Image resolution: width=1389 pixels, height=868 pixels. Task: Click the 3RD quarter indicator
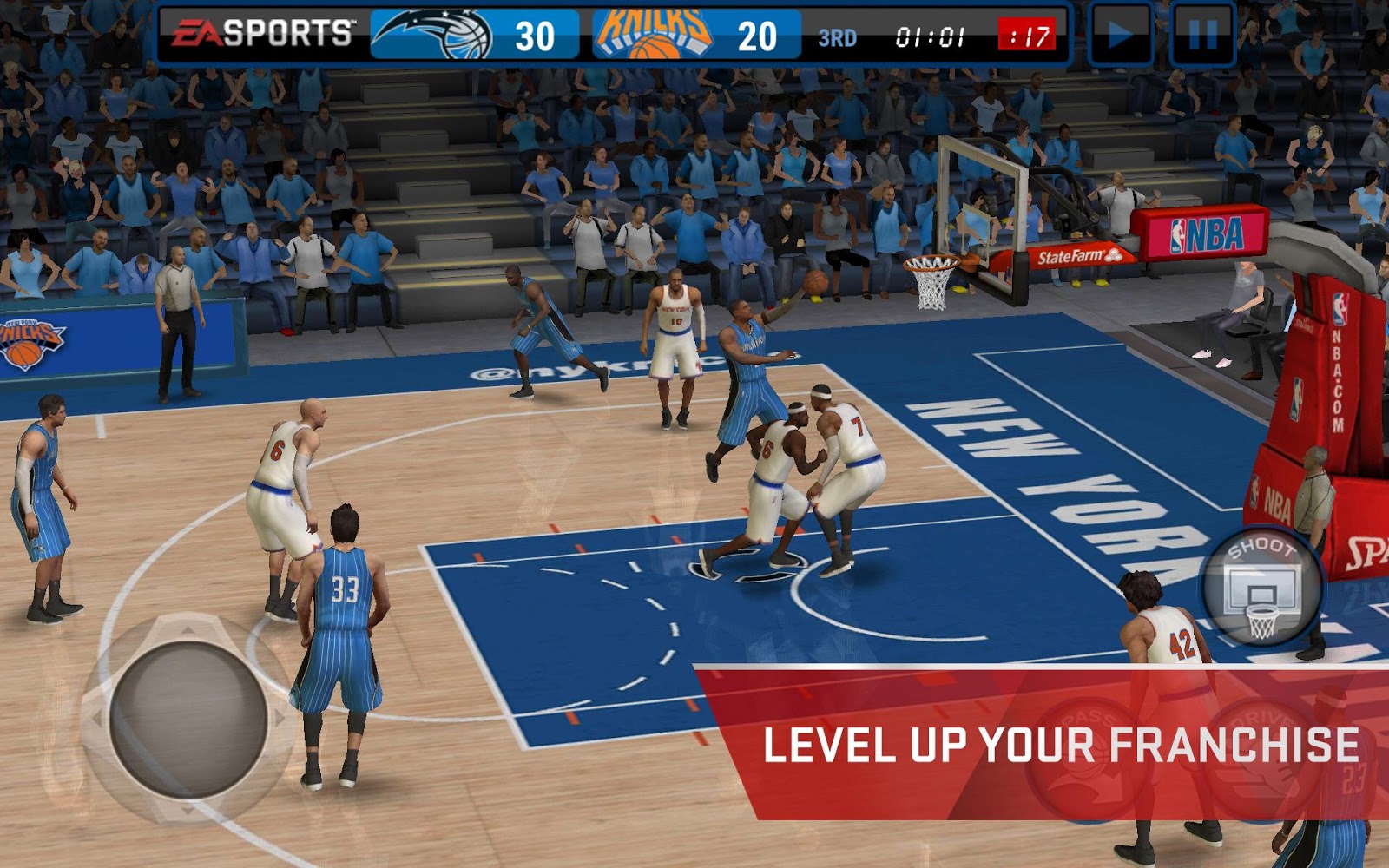coord(836,36)
